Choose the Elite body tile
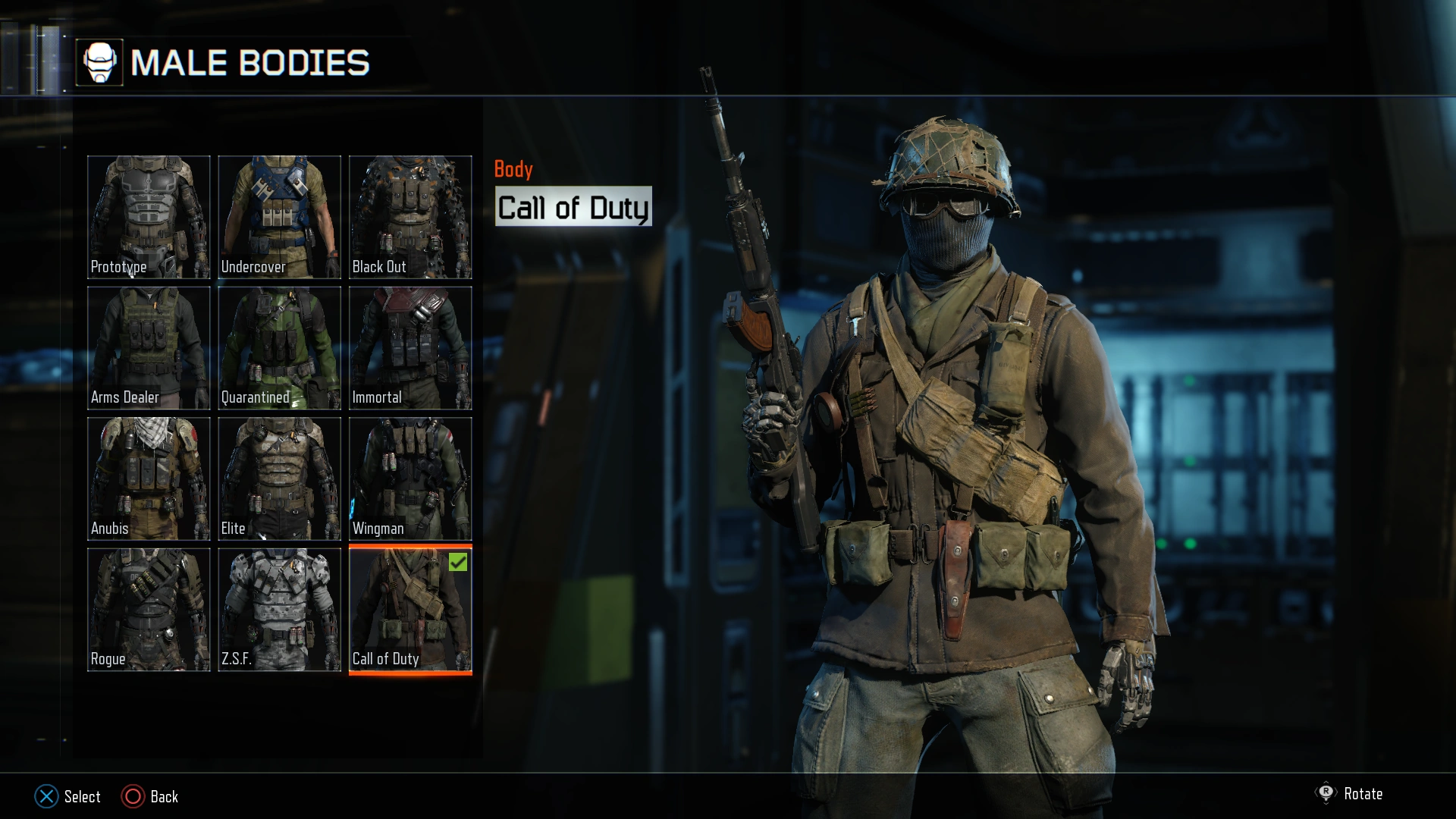This screenshot has width=1456, height=819. tap(279, 479)
